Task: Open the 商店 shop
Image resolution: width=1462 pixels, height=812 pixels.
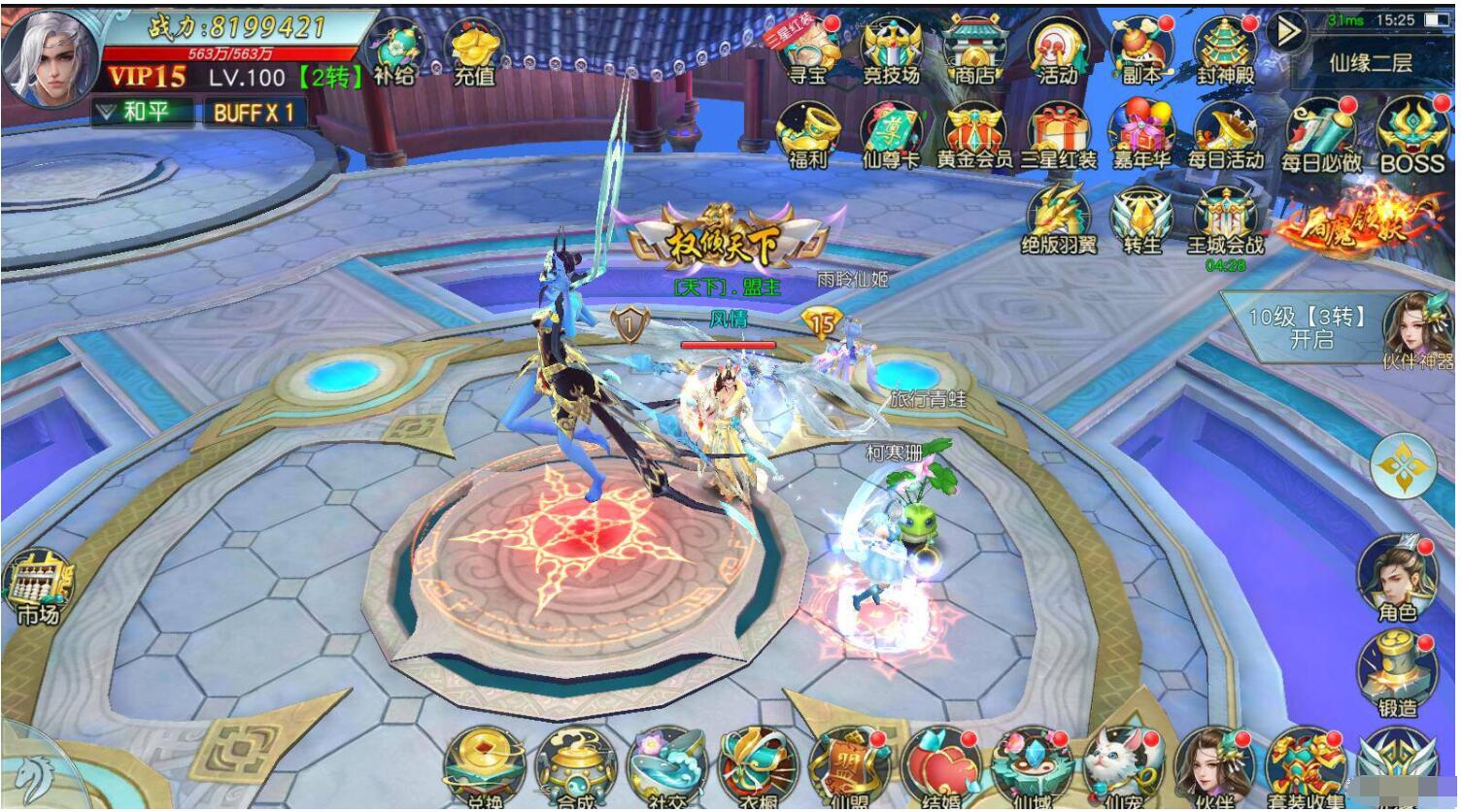Action: coord(974,49)
